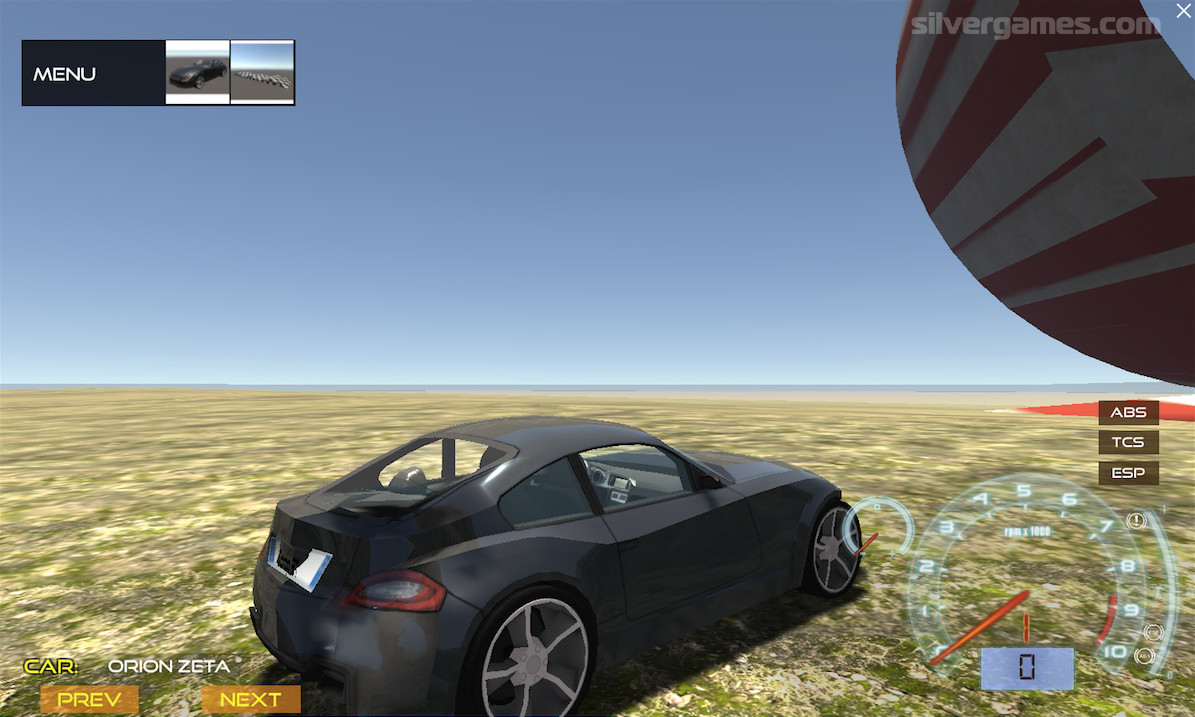Open the MENU button
The image size is (1195, 717).
pos(66,74)
